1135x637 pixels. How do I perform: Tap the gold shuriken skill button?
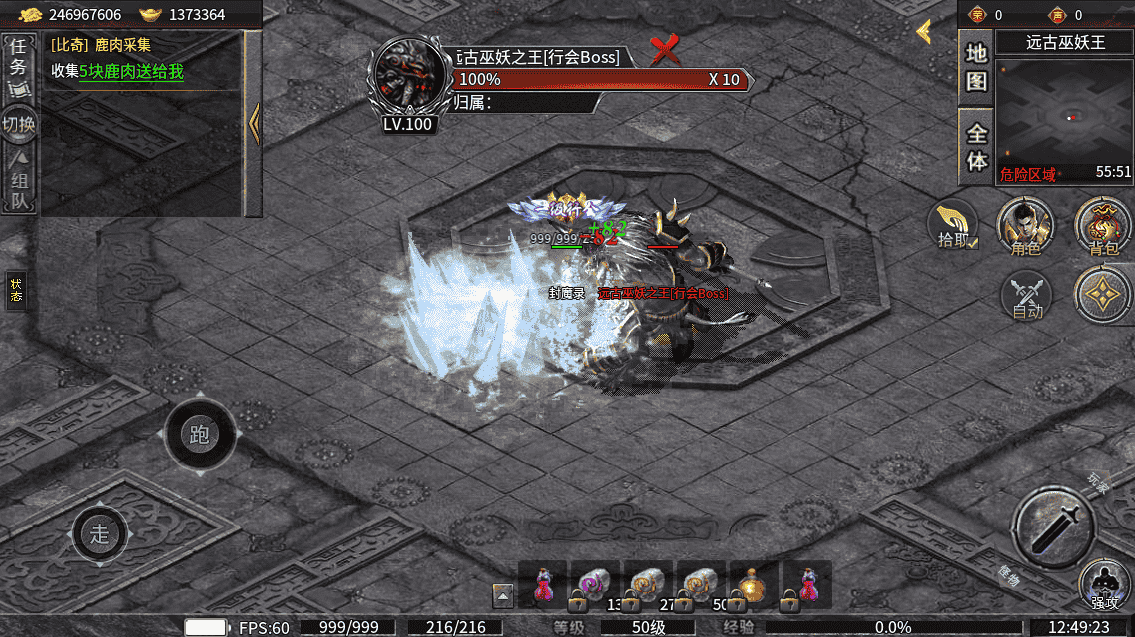pyautogui.click(x=1103, y=295)
